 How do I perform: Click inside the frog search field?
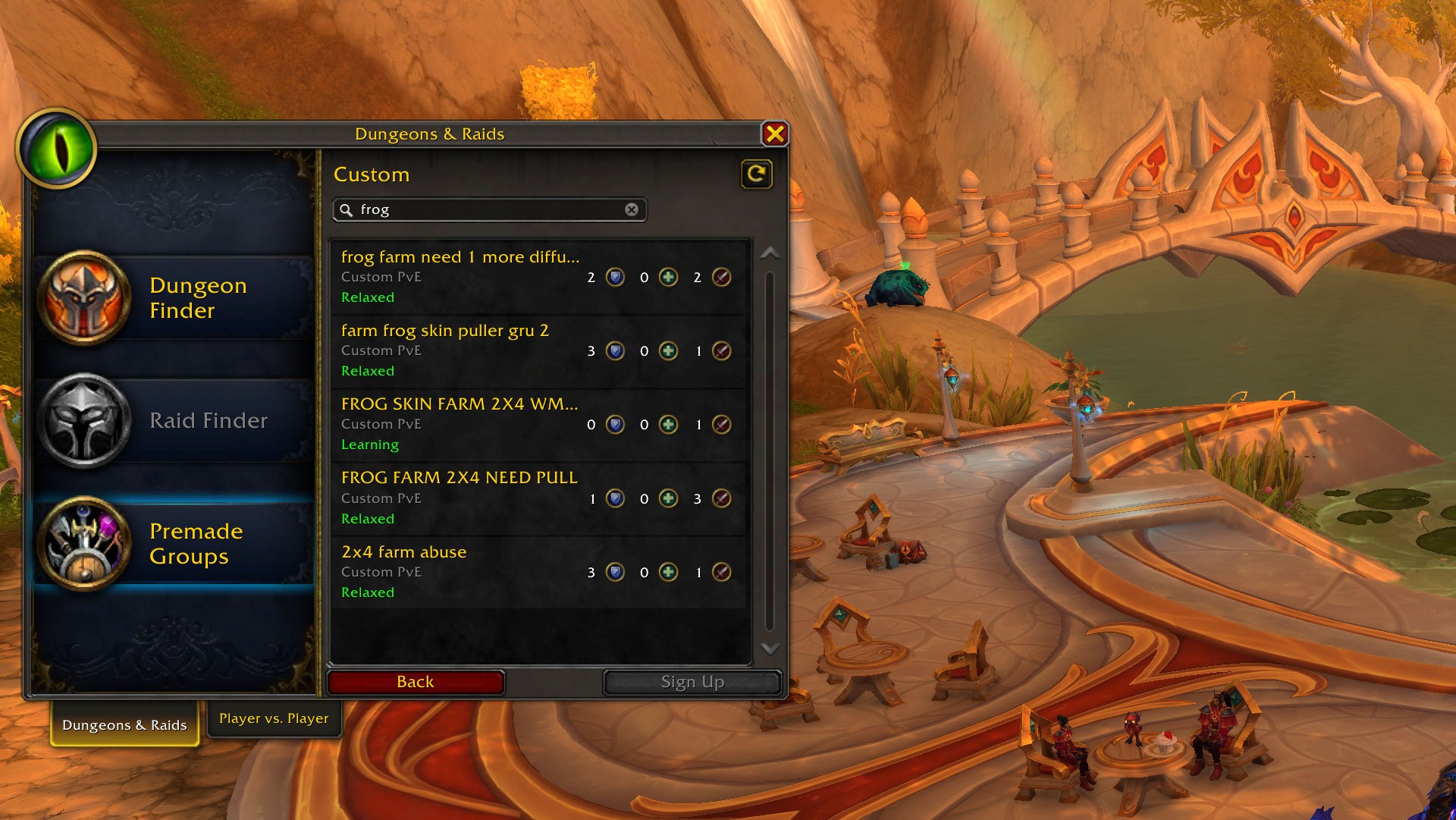485,210
